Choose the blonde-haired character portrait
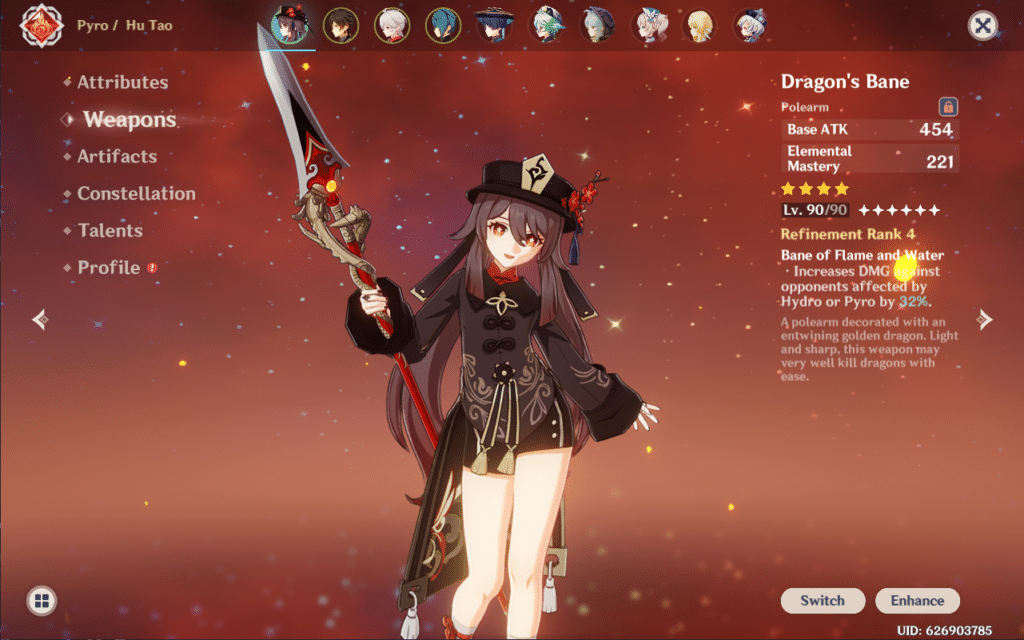Screen dimensions: 1024x640 tap(699, 25)
